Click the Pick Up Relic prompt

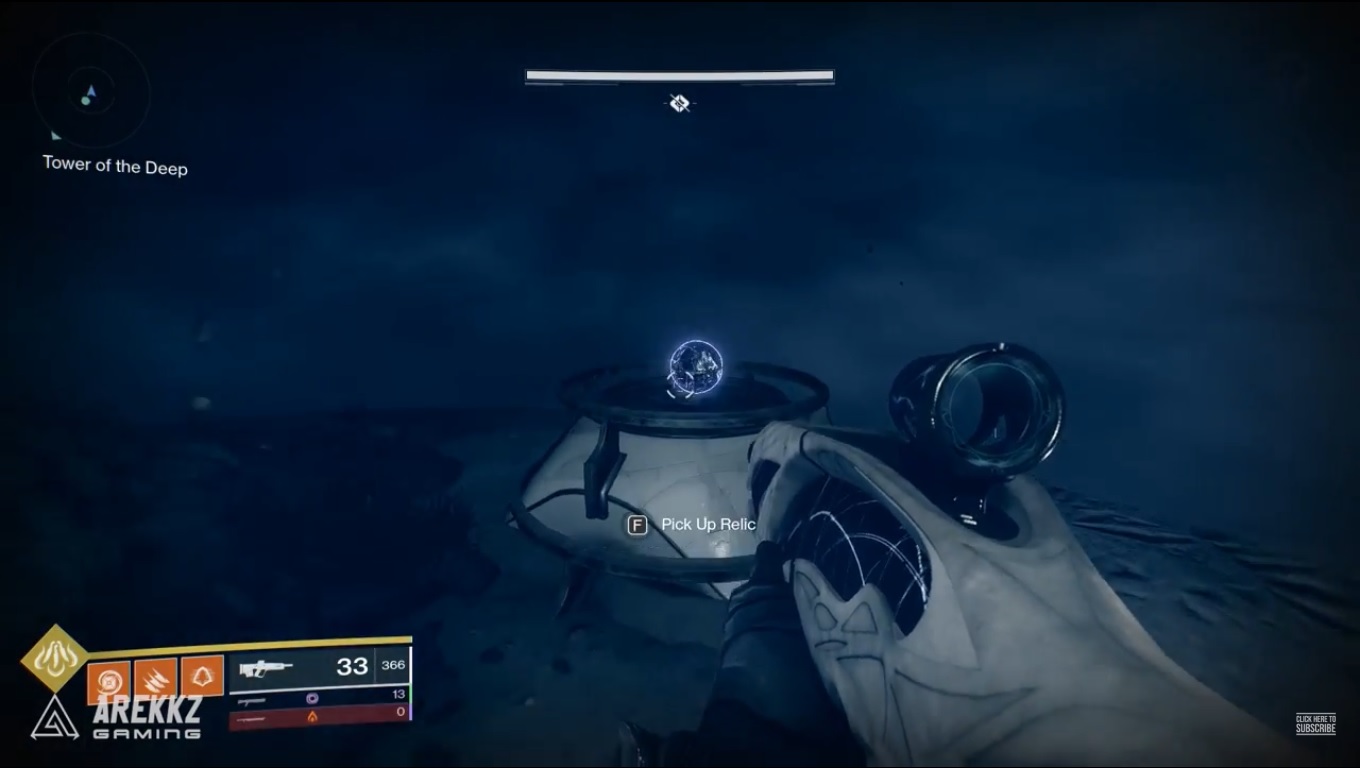(x=706, y=524)
